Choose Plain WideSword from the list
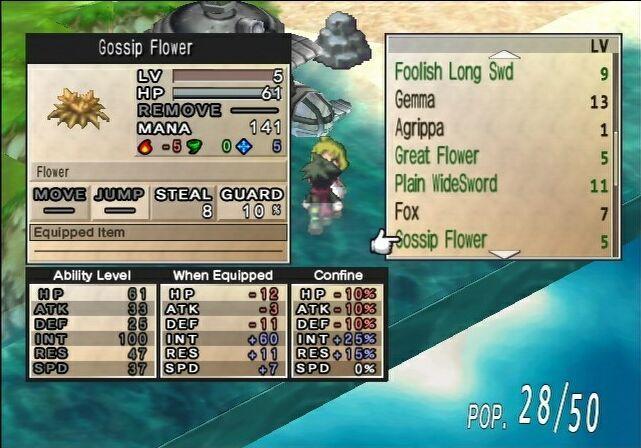 tap(446, 184)
